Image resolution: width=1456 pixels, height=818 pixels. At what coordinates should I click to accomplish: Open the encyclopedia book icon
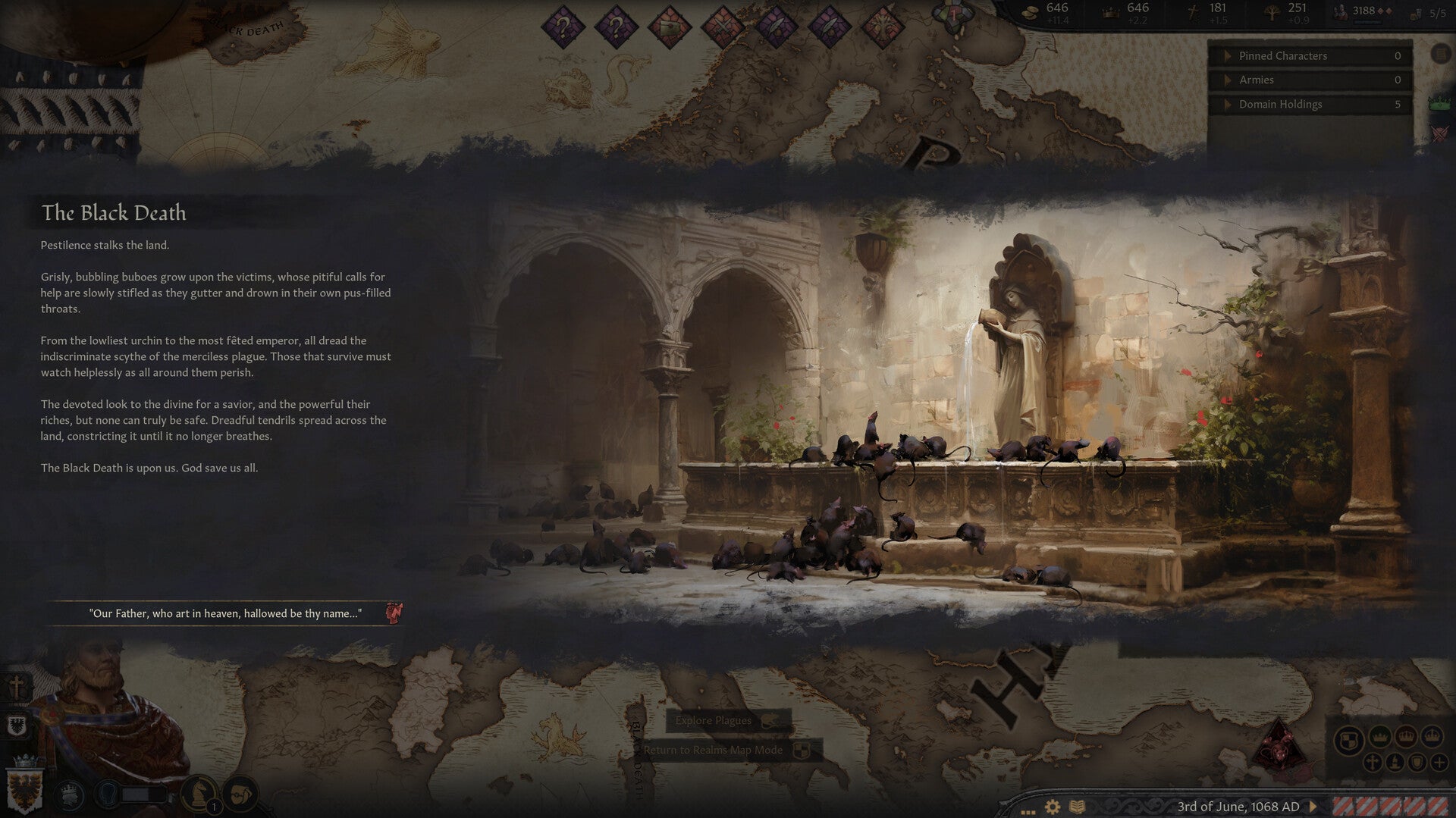[x=1077, y=807]
